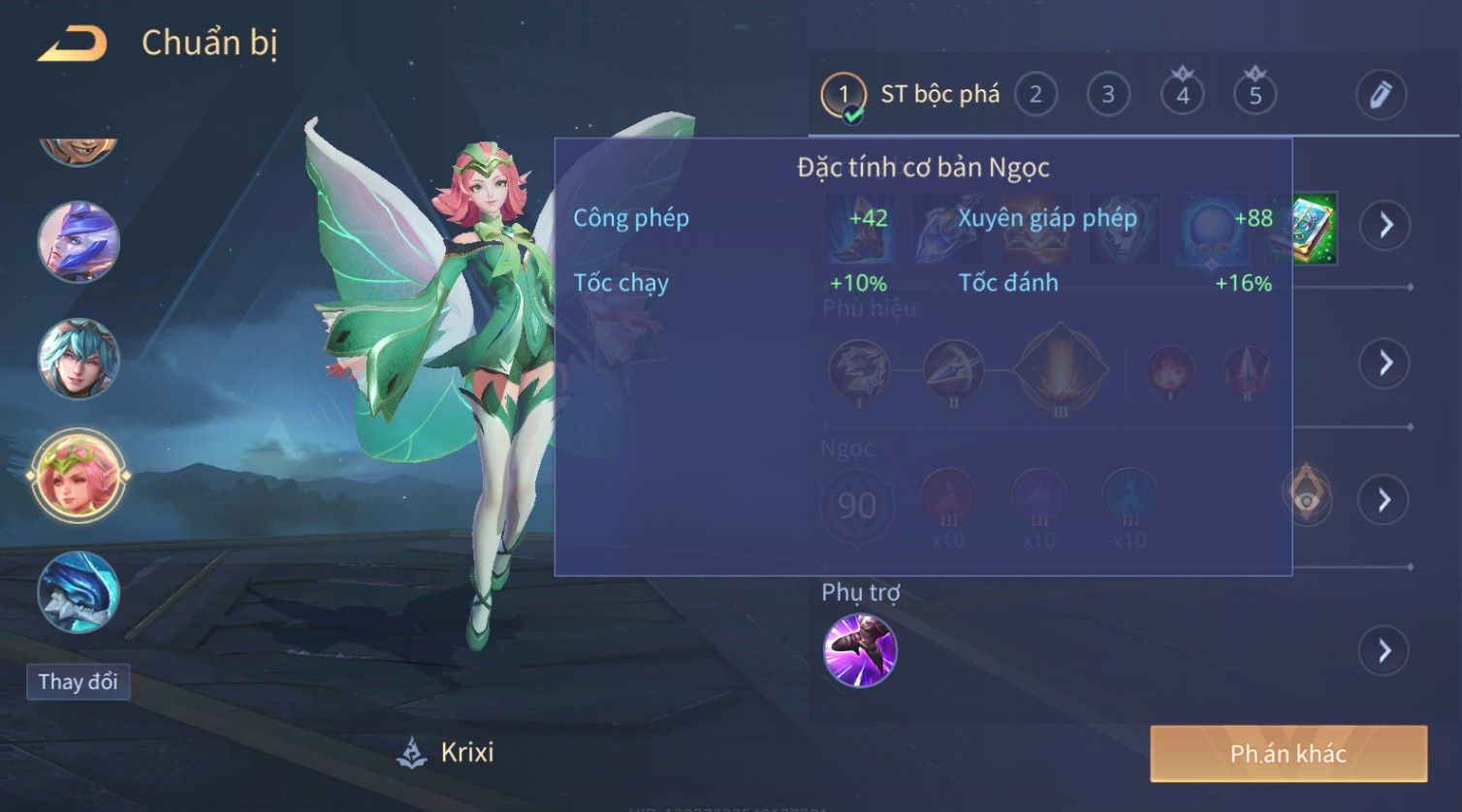This screenshot has width=1462, height=812.
Task: Select the Phụ trợ boot spell icon
Action: (x=860, y=650)
